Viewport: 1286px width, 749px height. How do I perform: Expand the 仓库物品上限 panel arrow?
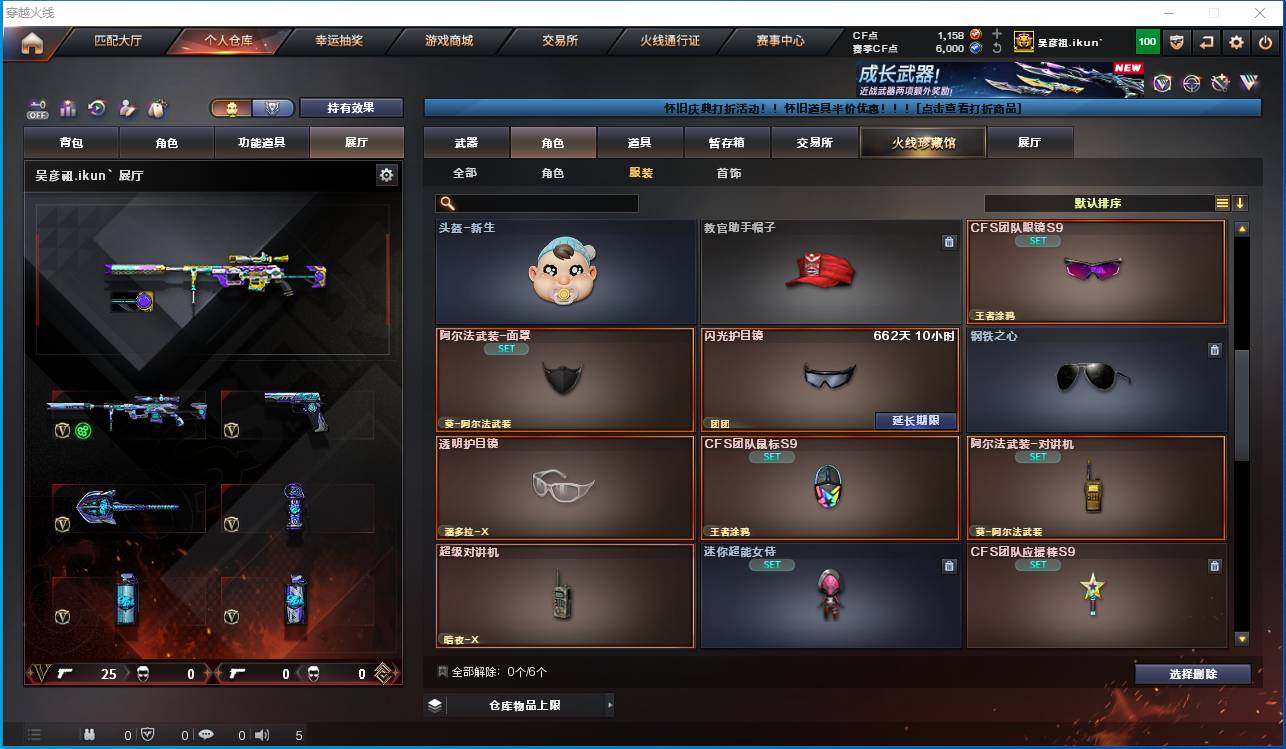(x=610, y=704)
